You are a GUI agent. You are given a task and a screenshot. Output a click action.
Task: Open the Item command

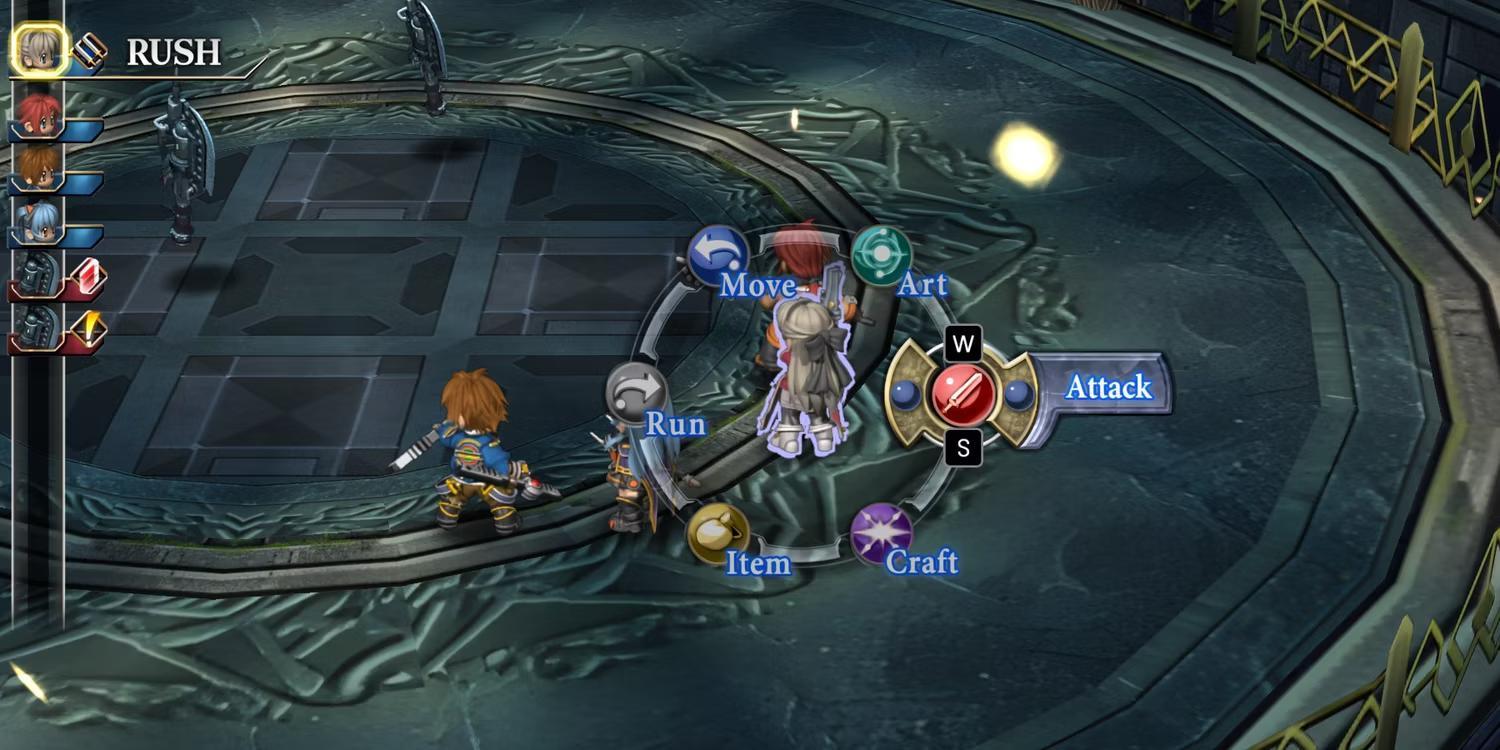tap(717, 533)
